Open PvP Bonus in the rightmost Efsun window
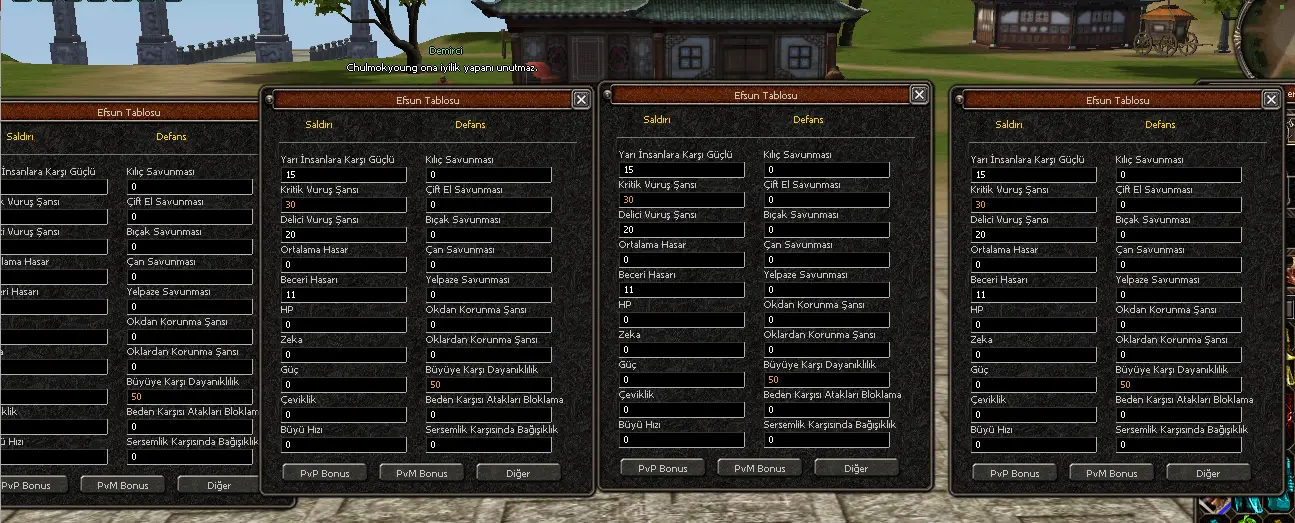 coord(1014,473)
